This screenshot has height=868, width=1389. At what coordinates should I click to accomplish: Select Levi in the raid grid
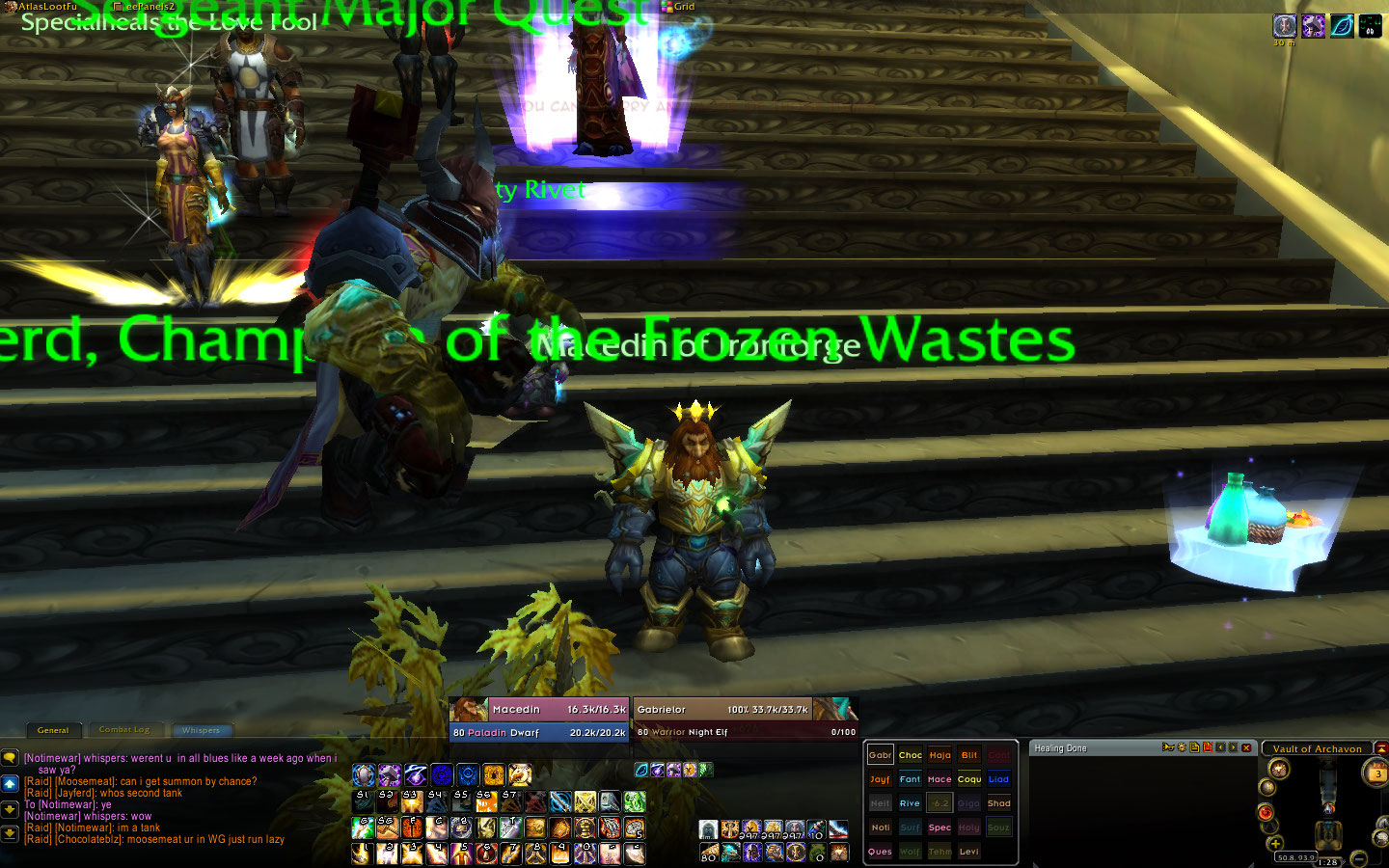coord(969,852)
